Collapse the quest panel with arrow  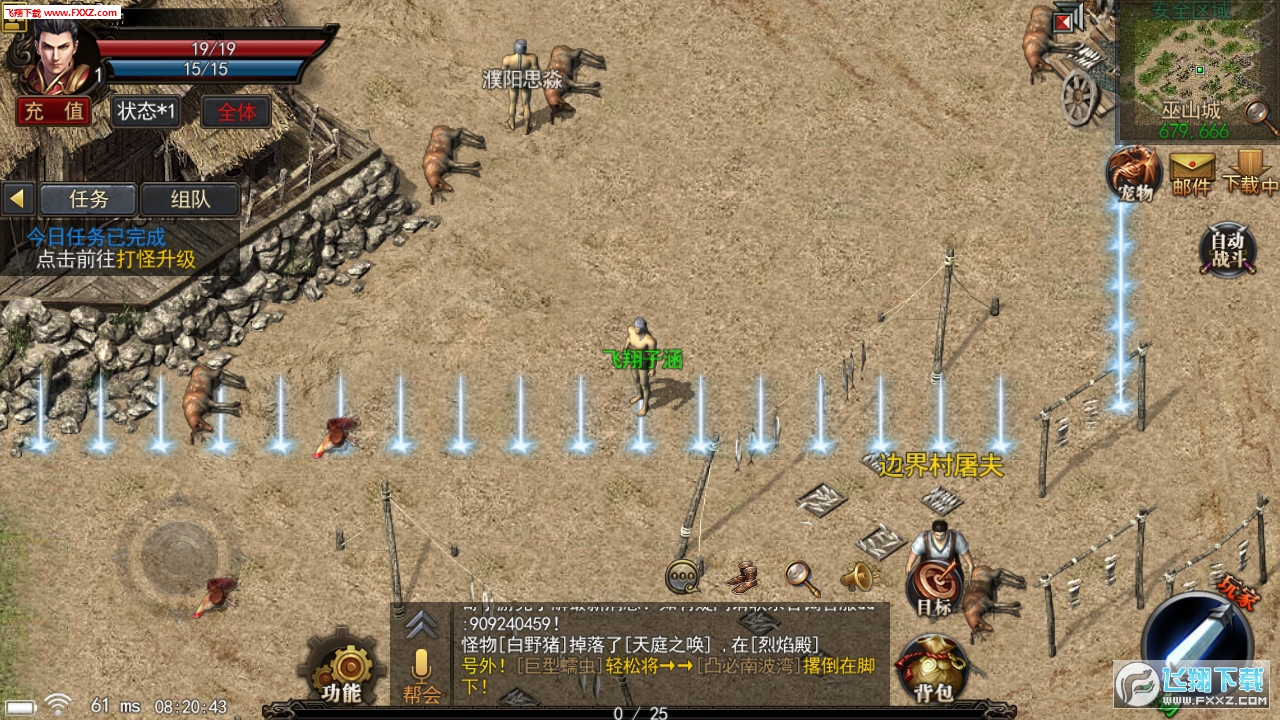point(17,198)
